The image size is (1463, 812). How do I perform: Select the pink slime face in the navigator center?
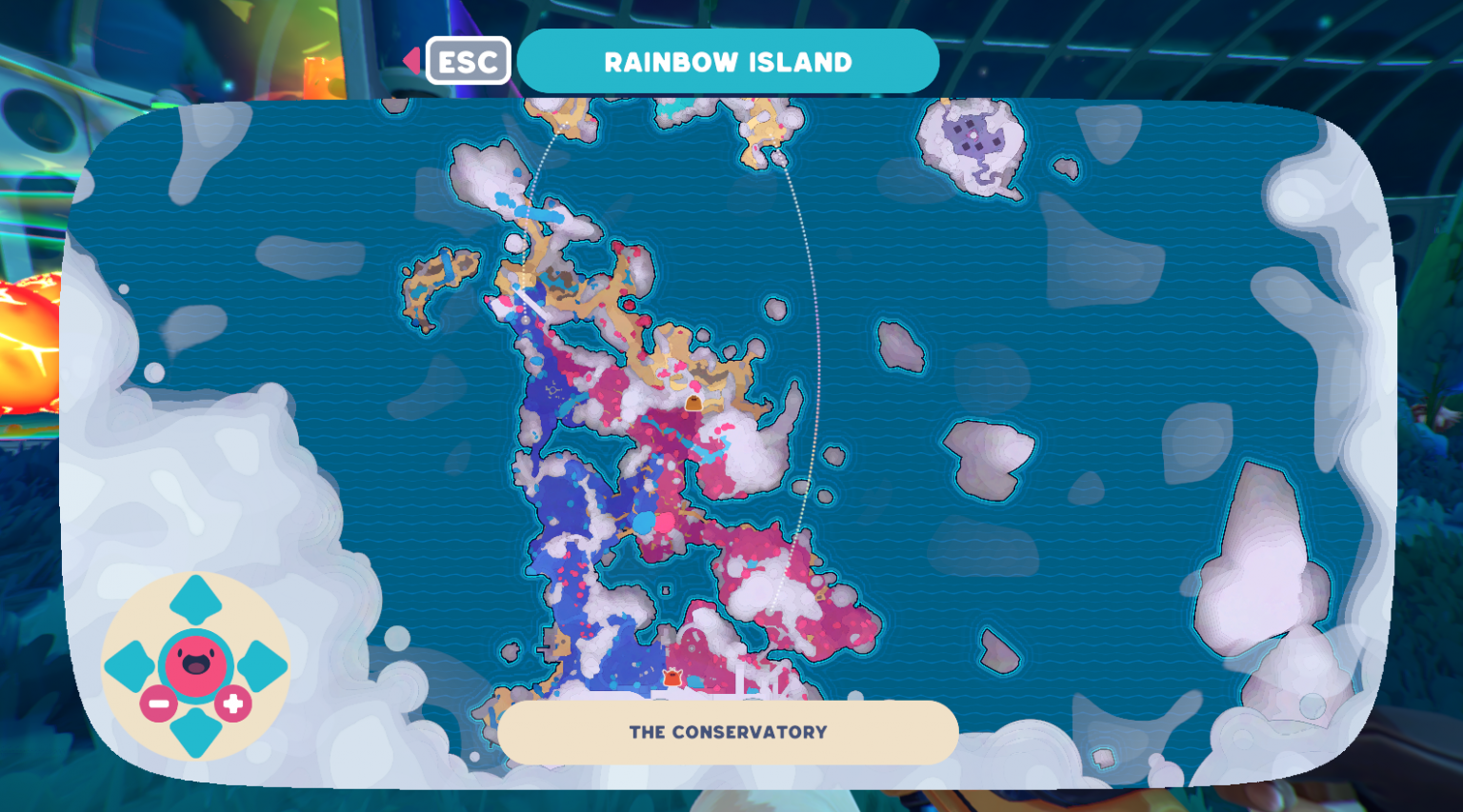195,664
